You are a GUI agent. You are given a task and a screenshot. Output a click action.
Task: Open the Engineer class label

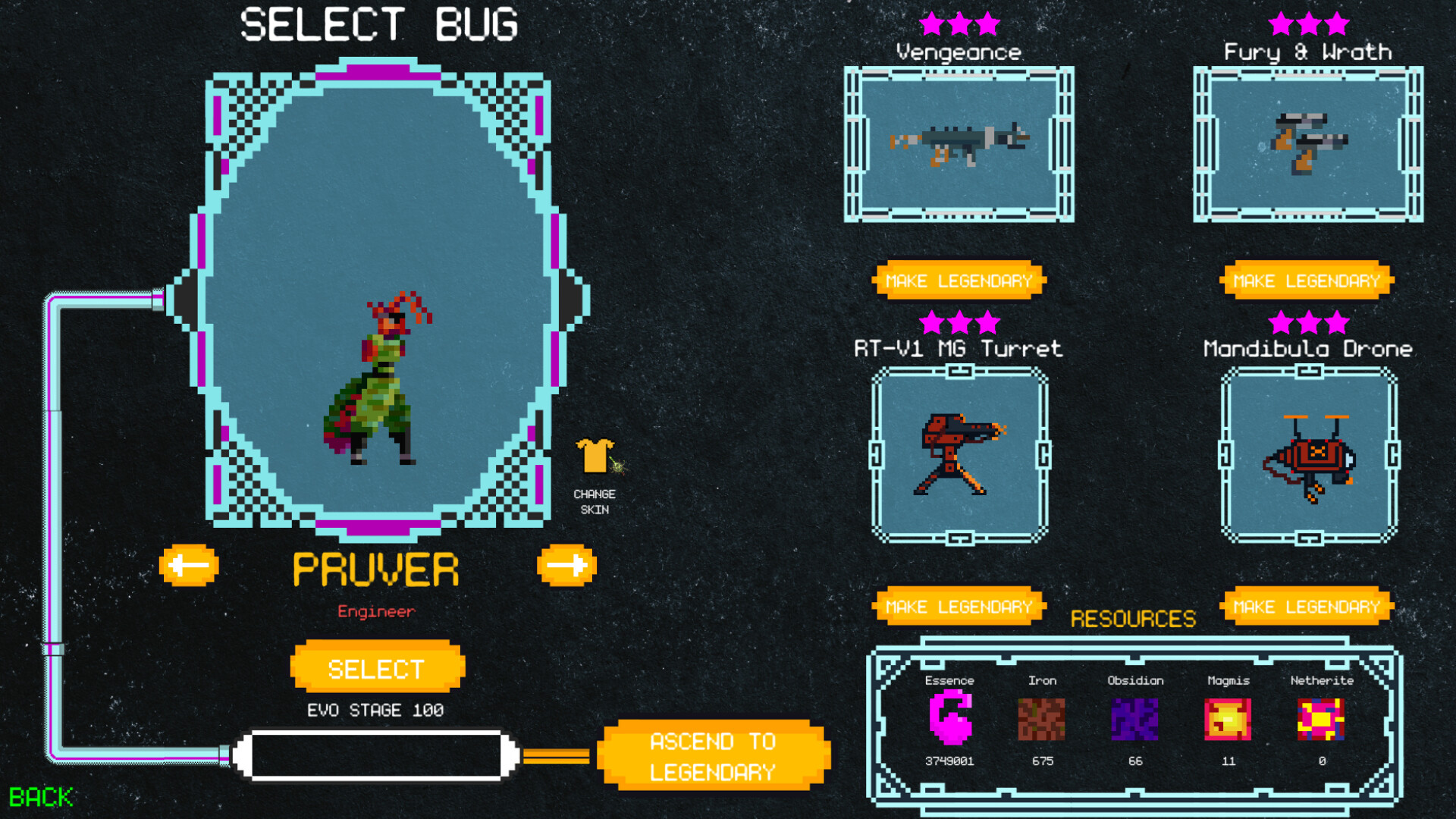pos(376,611)
